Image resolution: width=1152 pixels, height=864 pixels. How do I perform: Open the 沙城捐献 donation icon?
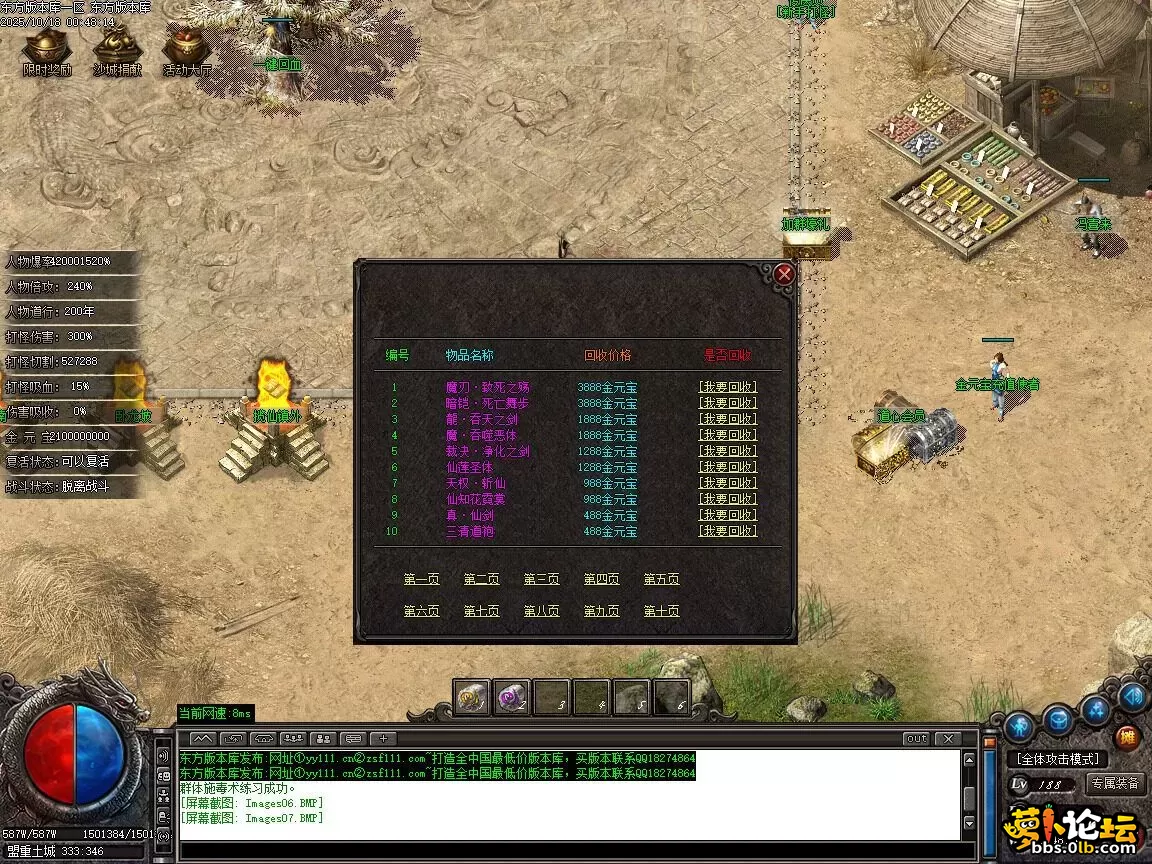click(x=117, y=50)
